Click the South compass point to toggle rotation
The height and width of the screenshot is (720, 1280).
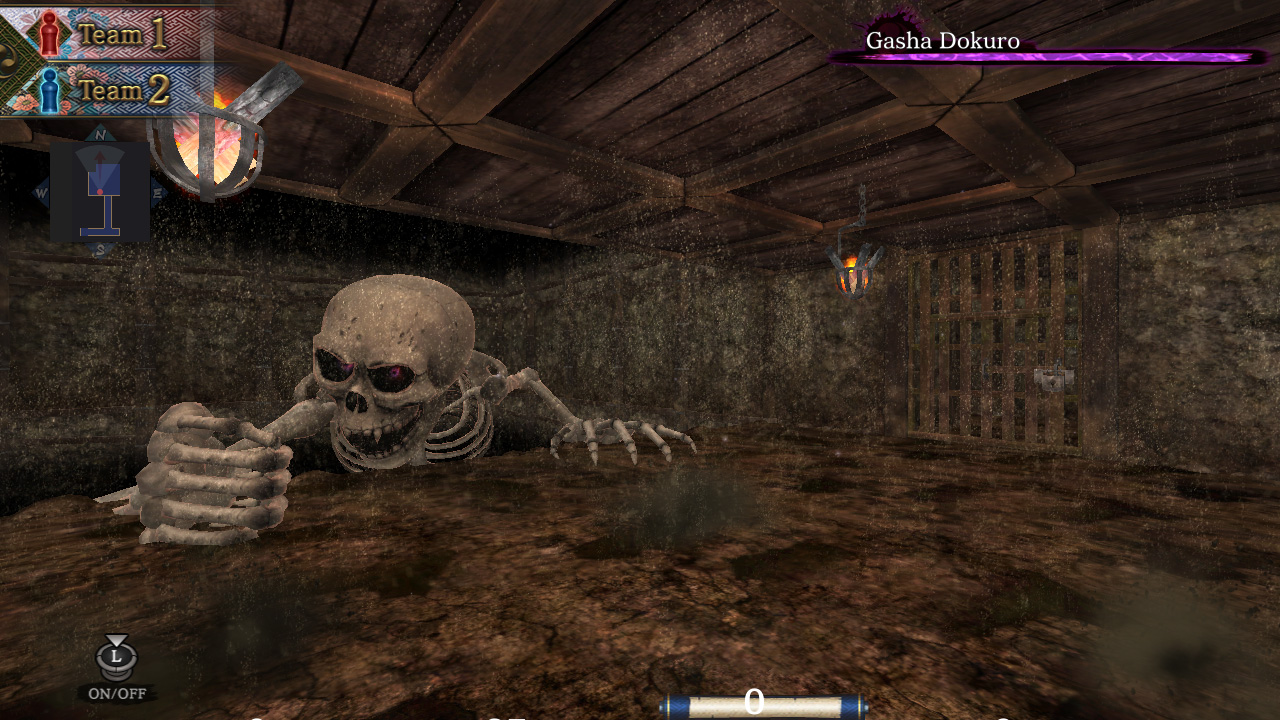click(x=99, y=247)
